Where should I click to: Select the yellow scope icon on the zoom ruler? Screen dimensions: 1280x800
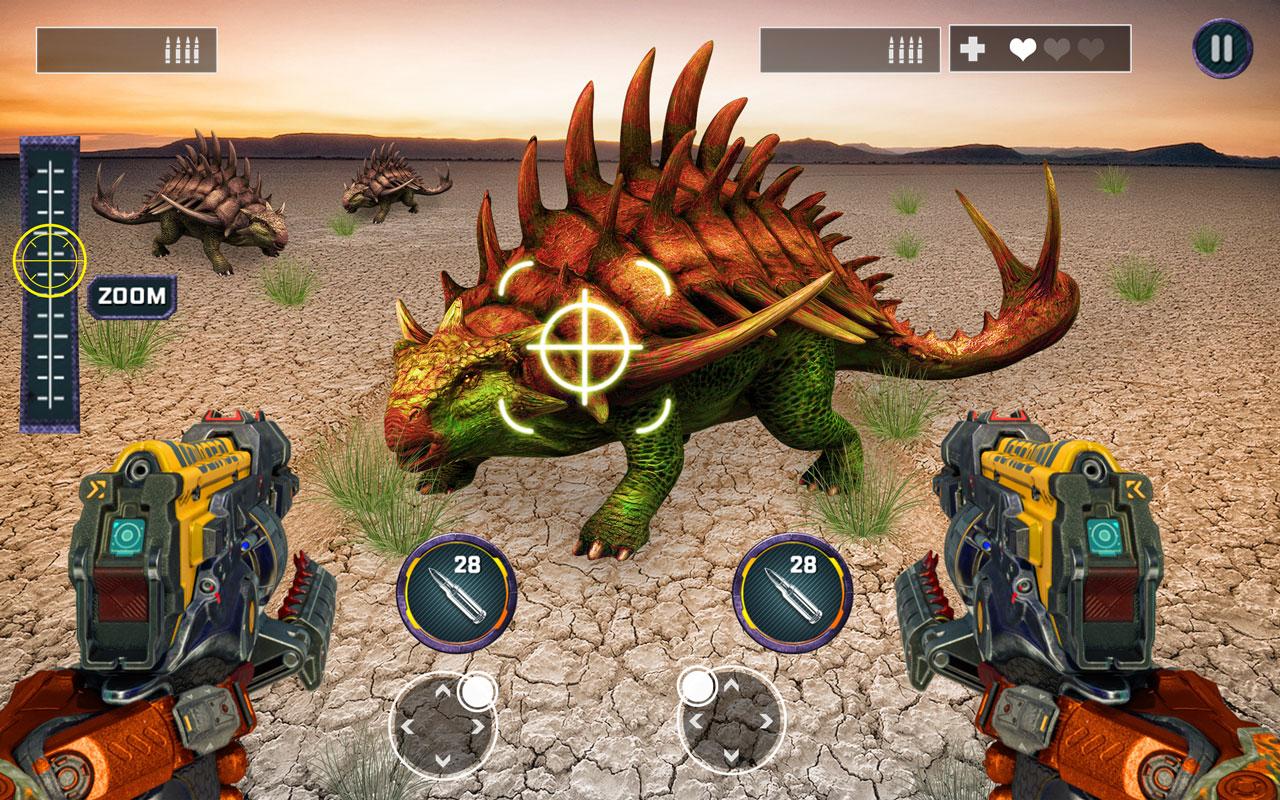pyautogui.click(x=49, y=260)
